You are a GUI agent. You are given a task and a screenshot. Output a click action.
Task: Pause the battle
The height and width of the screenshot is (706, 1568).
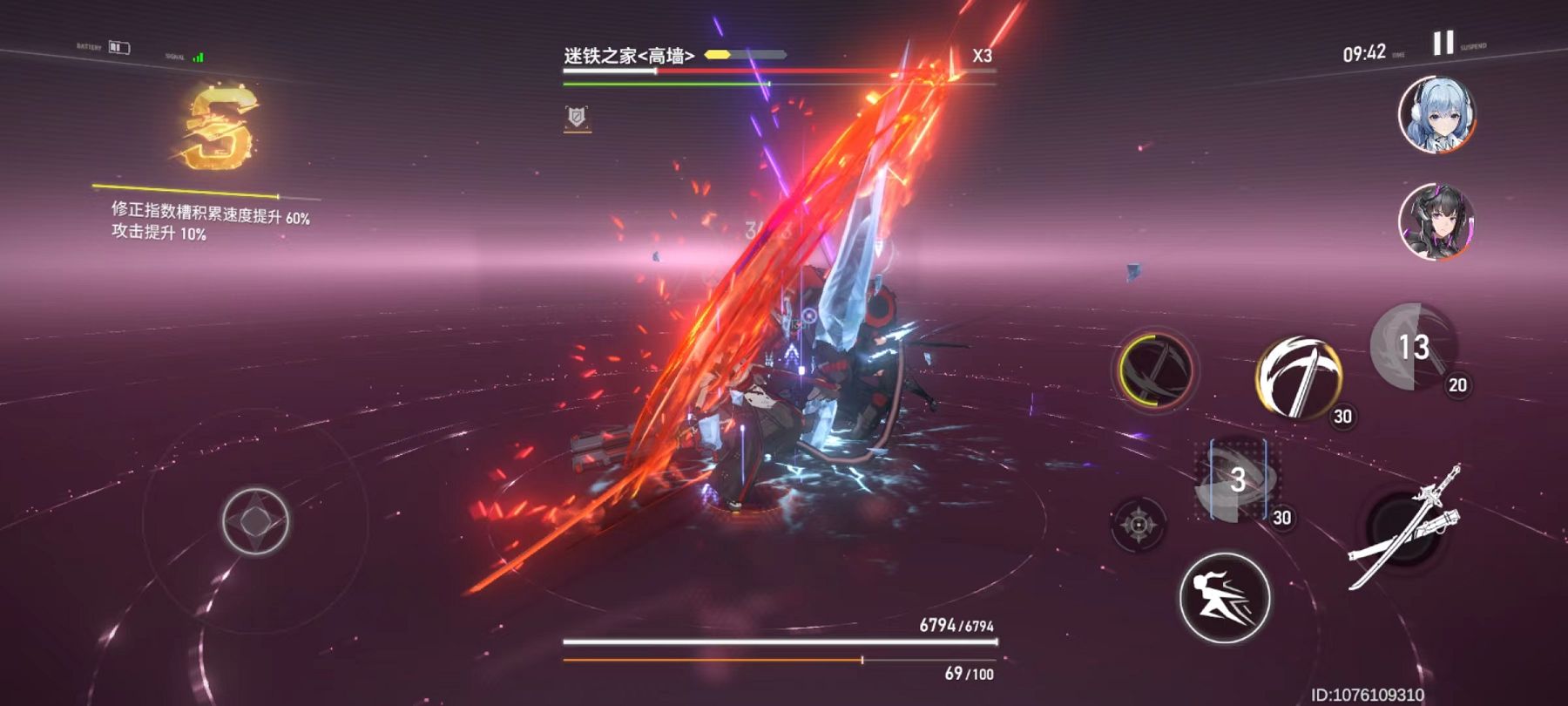1443,43
